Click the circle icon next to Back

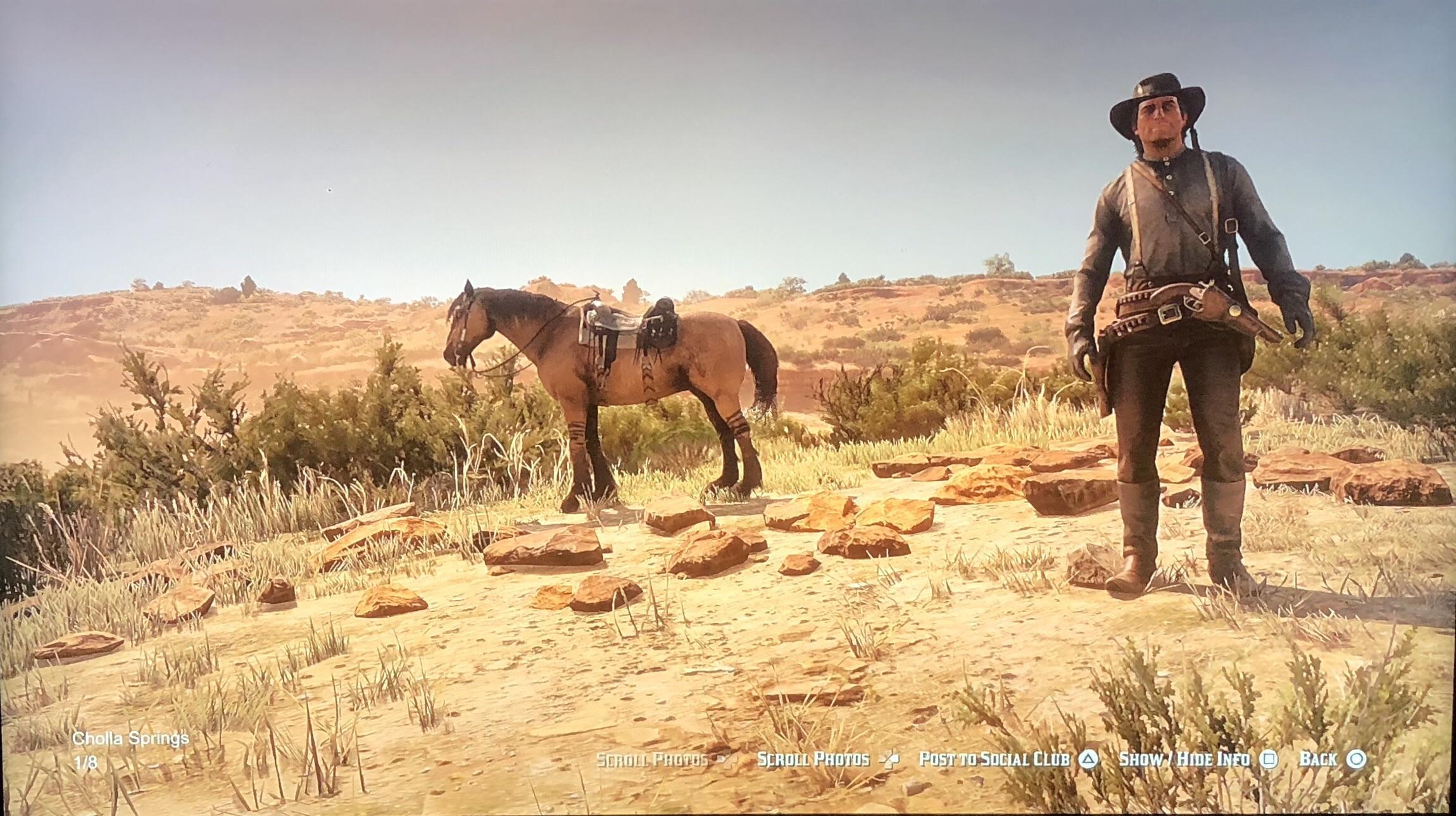[x=1356, y=758]
